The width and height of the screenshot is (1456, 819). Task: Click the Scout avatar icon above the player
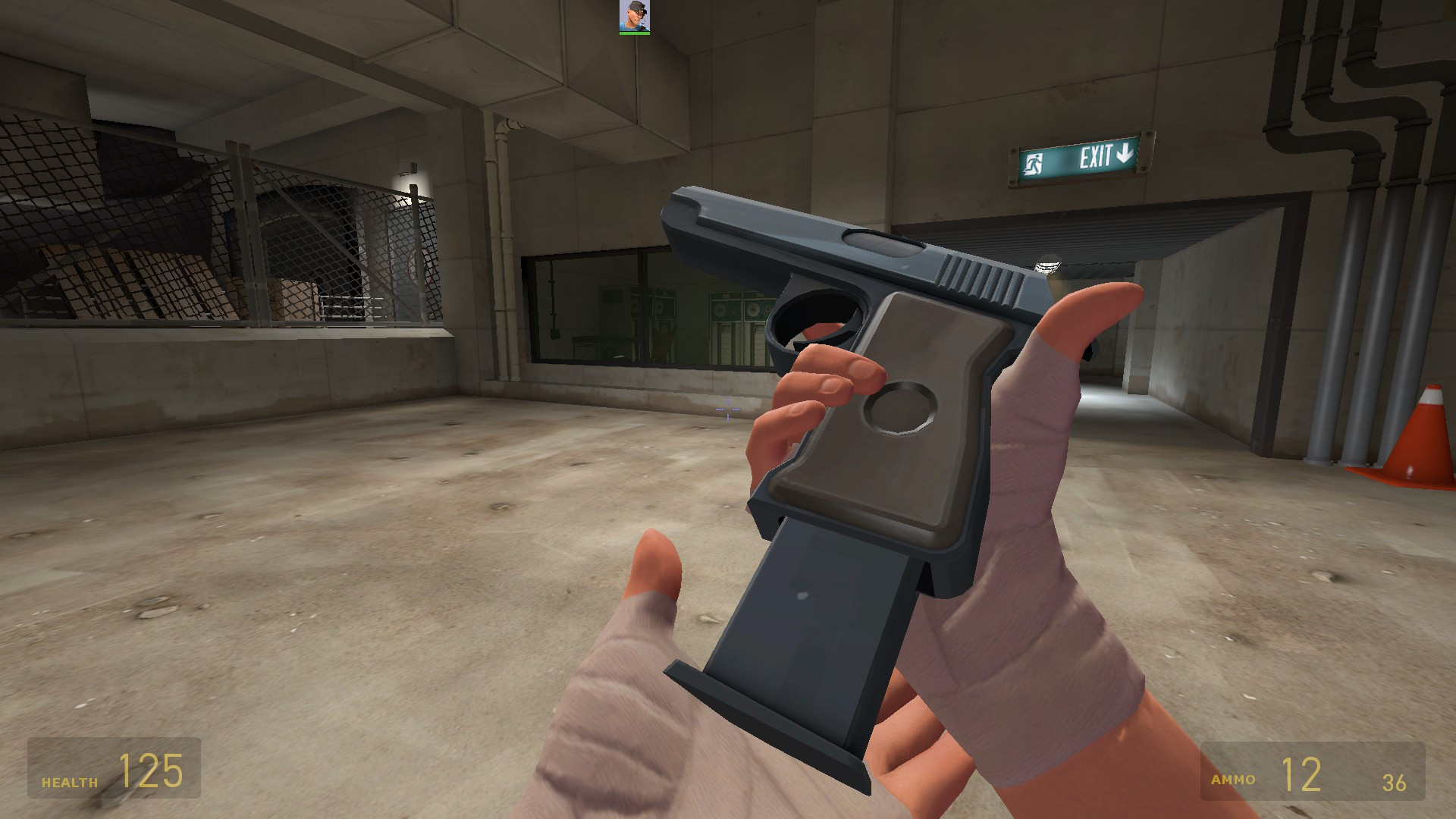pyautogui.click(x=634, y=15)
